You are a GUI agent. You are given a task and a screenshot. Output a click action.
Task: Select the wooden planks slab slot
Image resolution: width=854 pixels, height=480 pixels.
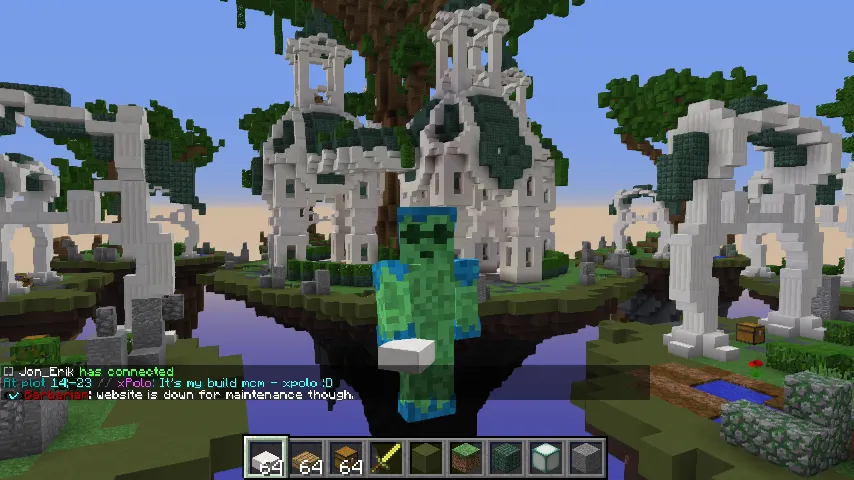pos(307,458)
